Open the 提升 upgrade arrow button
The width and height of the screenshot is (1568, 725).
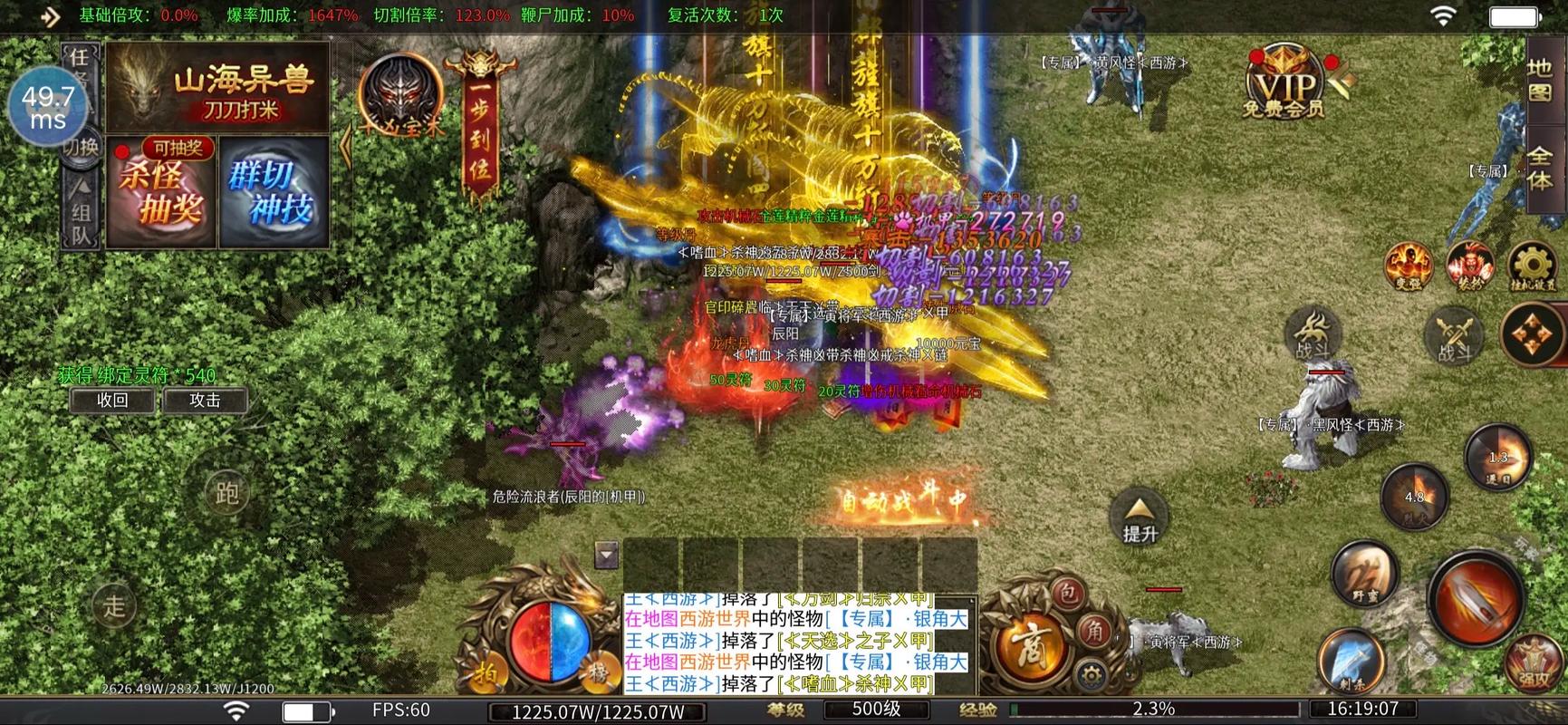pos(1140,518)
